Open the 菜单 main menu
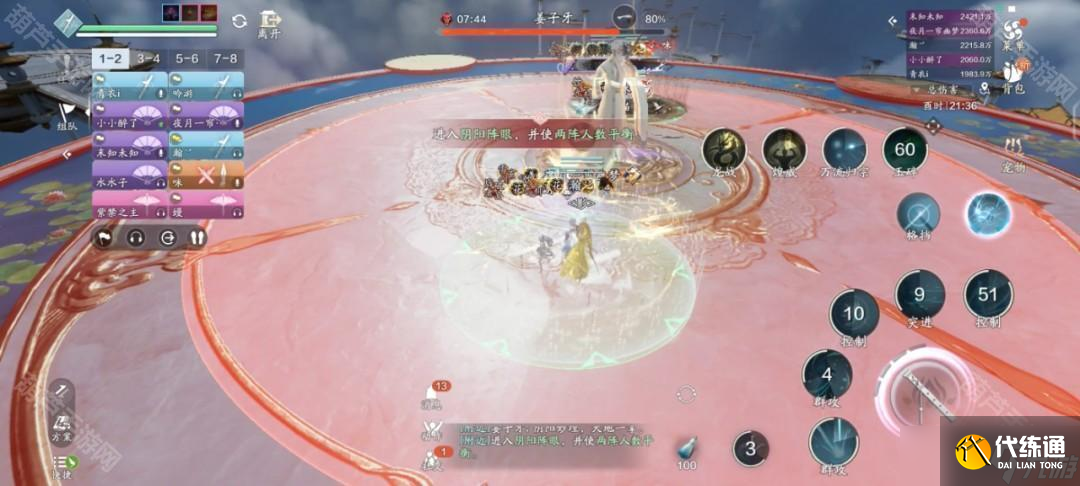 1013,34
